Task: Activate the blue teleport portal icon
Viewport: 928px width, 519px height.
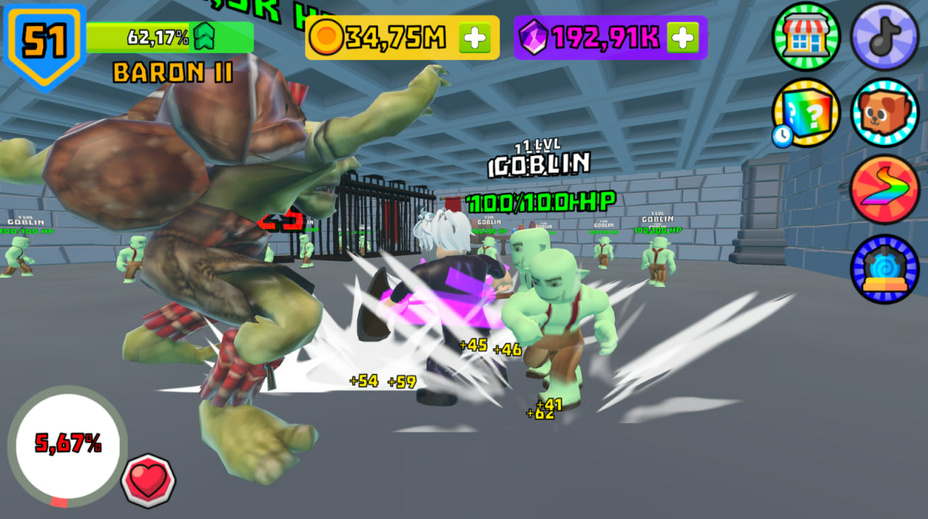Action: 884,267
